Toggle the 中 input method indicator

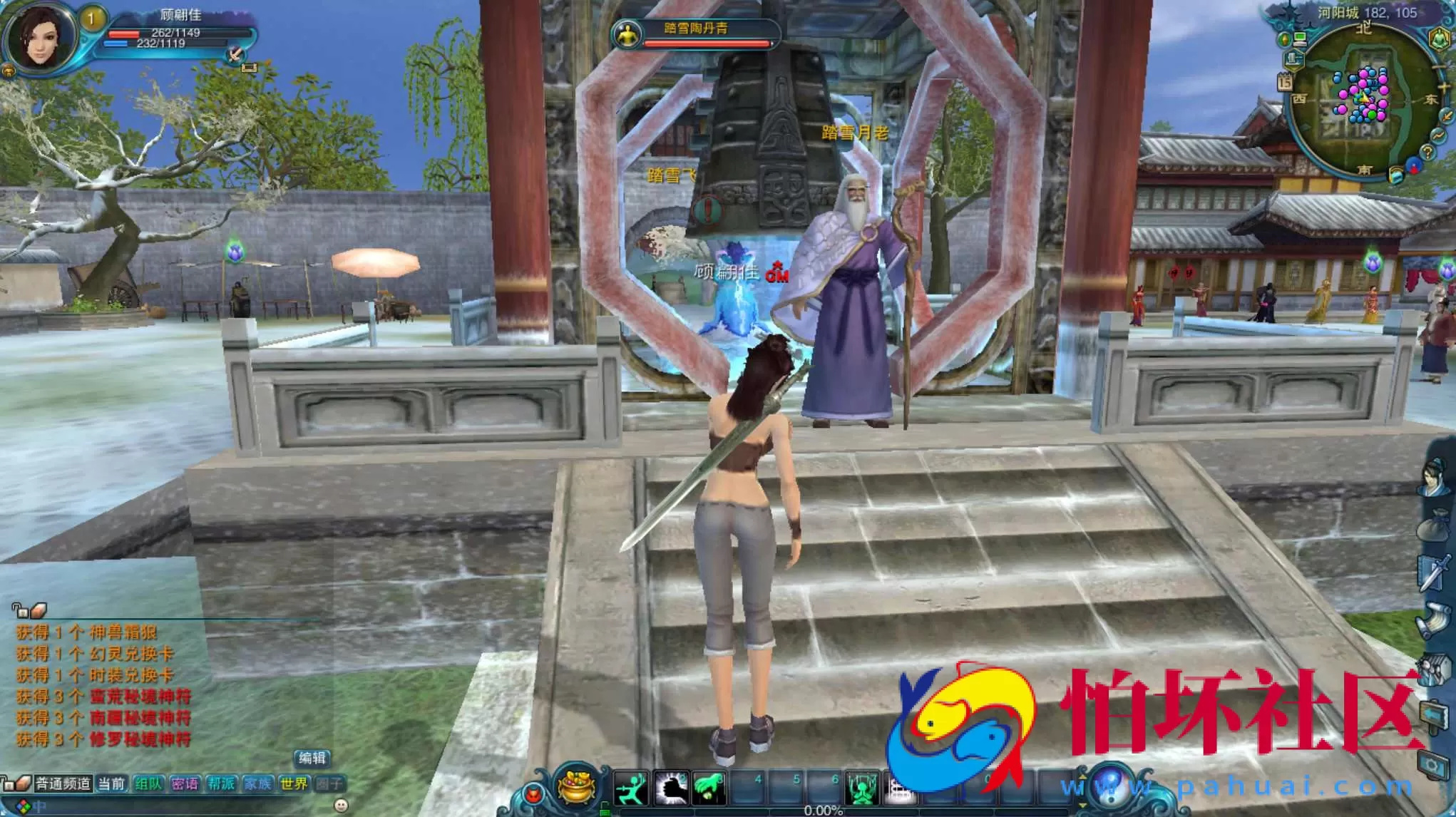click(39, 806)
